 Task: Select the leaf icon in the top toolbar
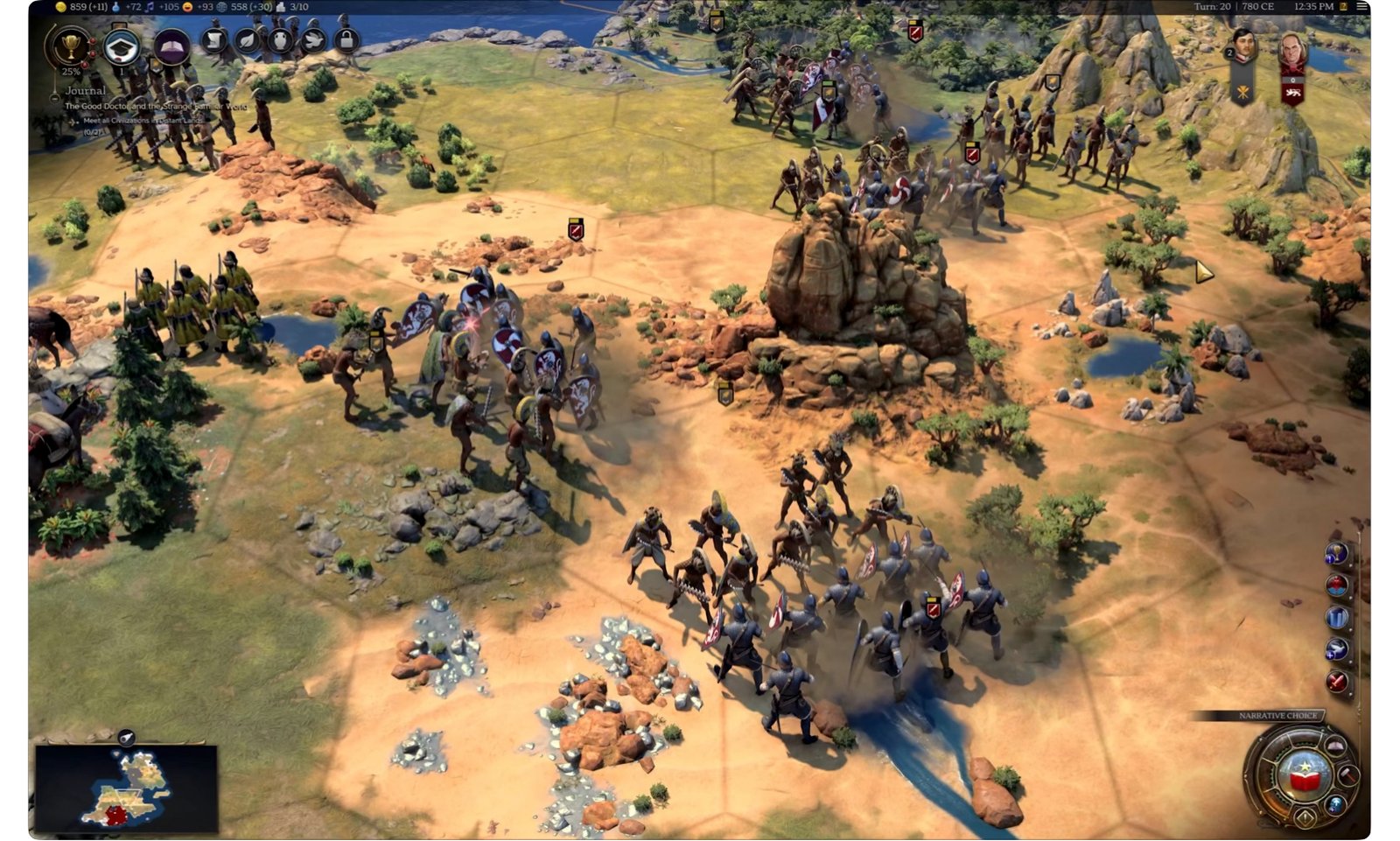[x=247, y=41]
